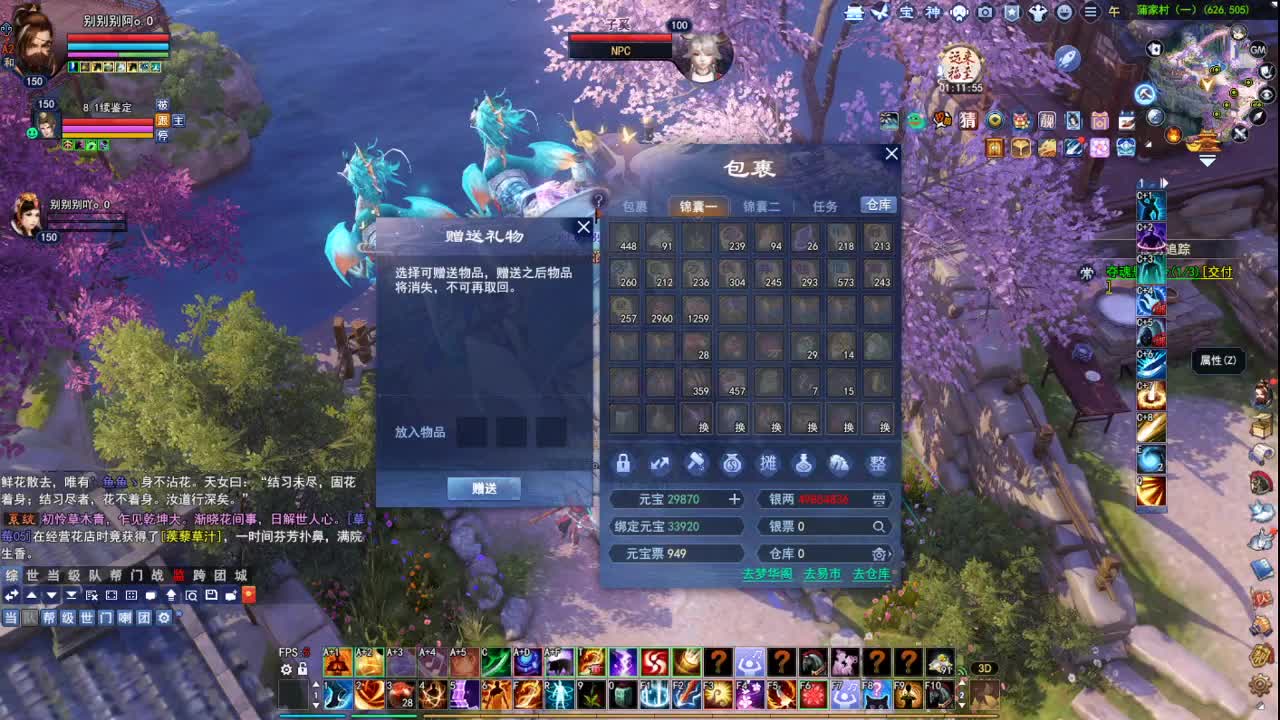
Task: Open the hamburger menu in the top toolbar
Action: click(x=1090, y=12)
